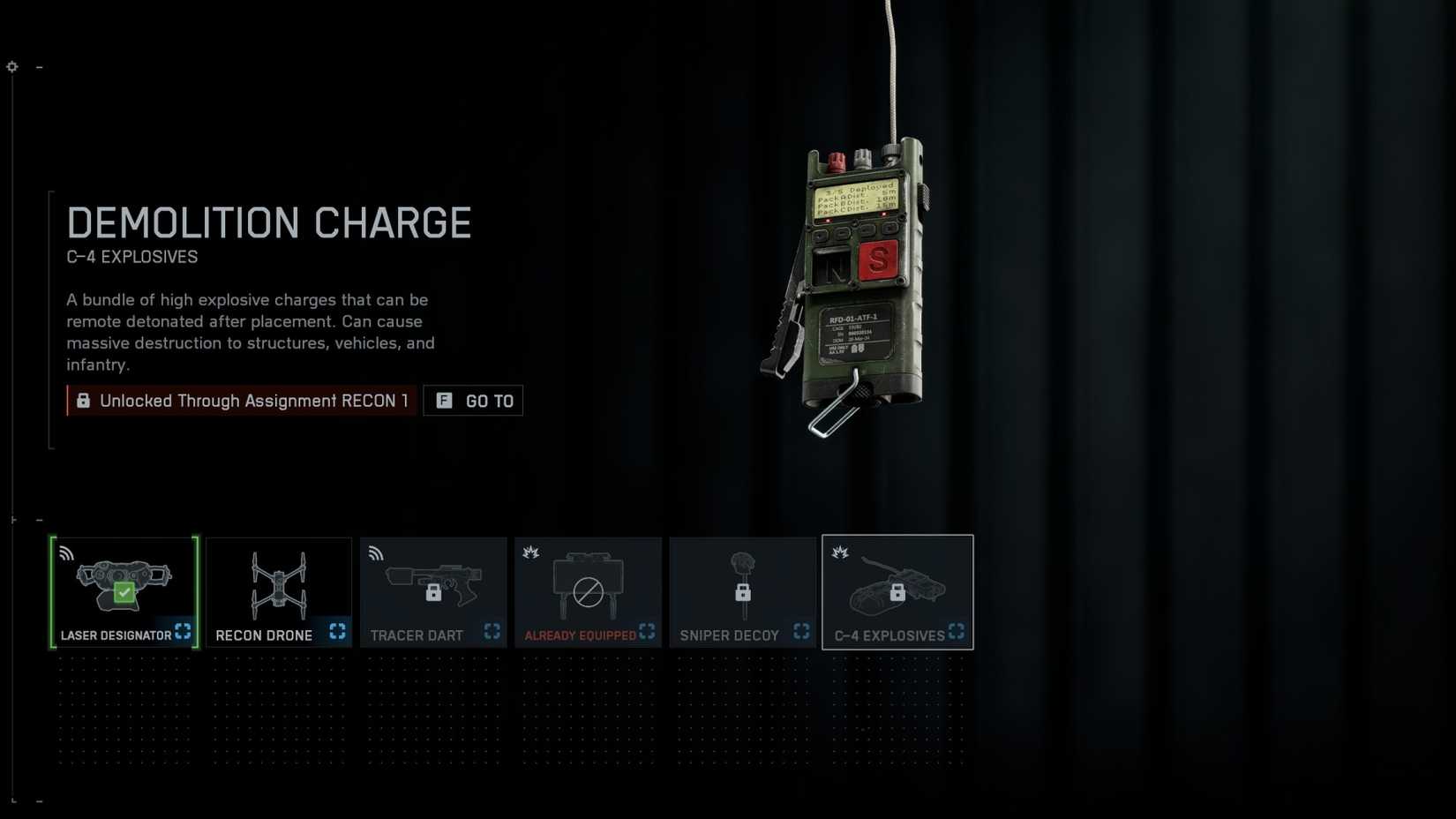Open the settings gear in top-left corner
This screenshot has height=819, width=1456.
point(11,66)
